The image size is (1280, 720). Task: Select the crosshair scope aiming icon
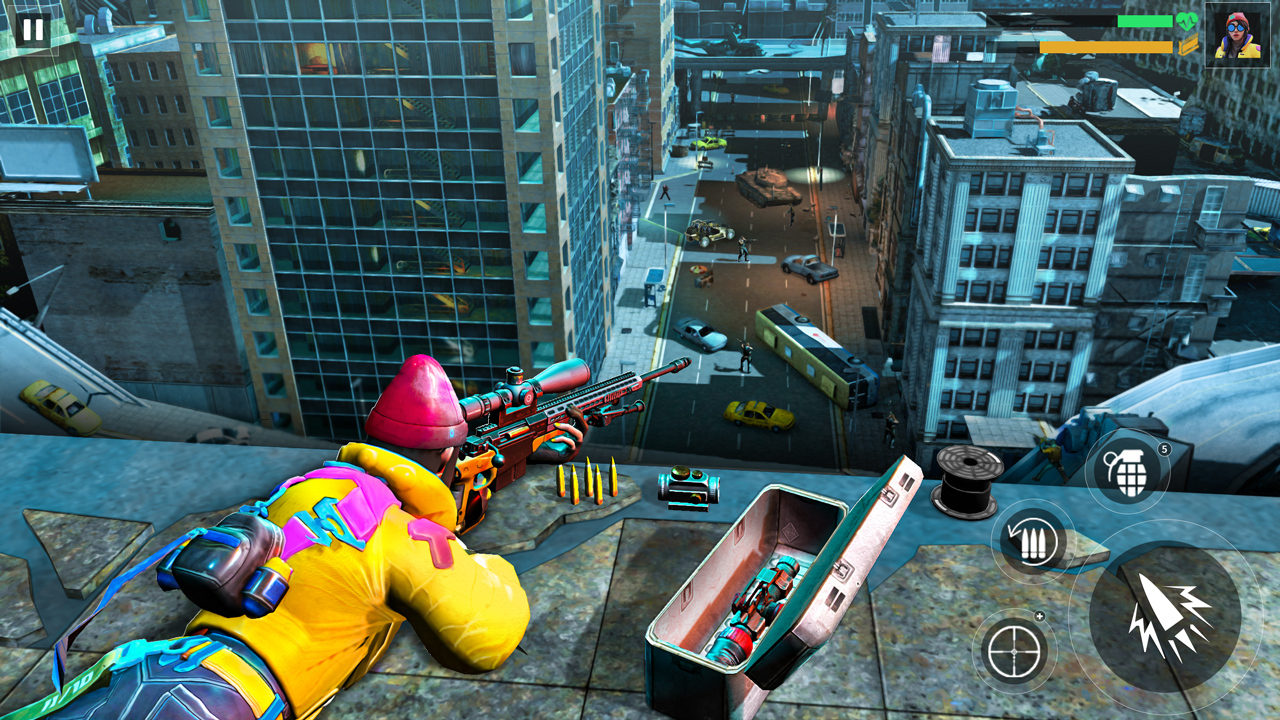click(x=1013, y=651)
